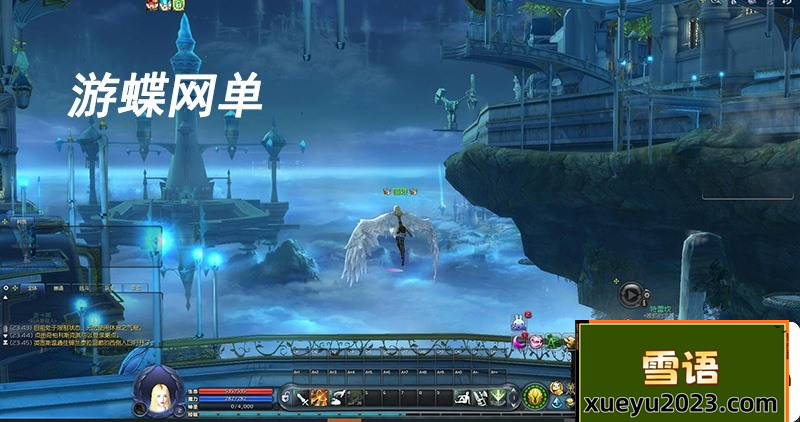Switch to the first chat tab

point(32,288)
